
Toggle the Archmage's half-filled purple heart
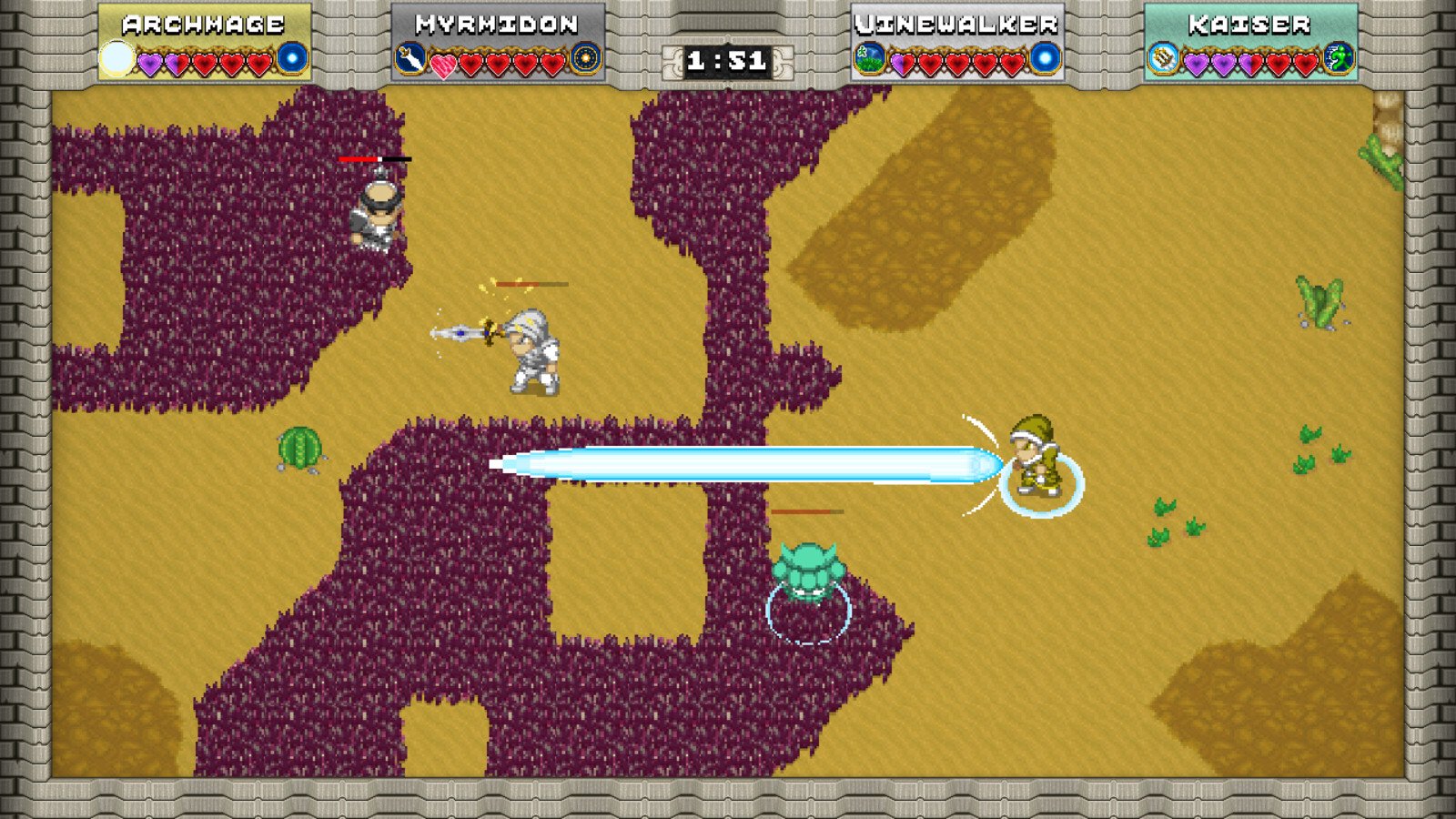(178, 60)
